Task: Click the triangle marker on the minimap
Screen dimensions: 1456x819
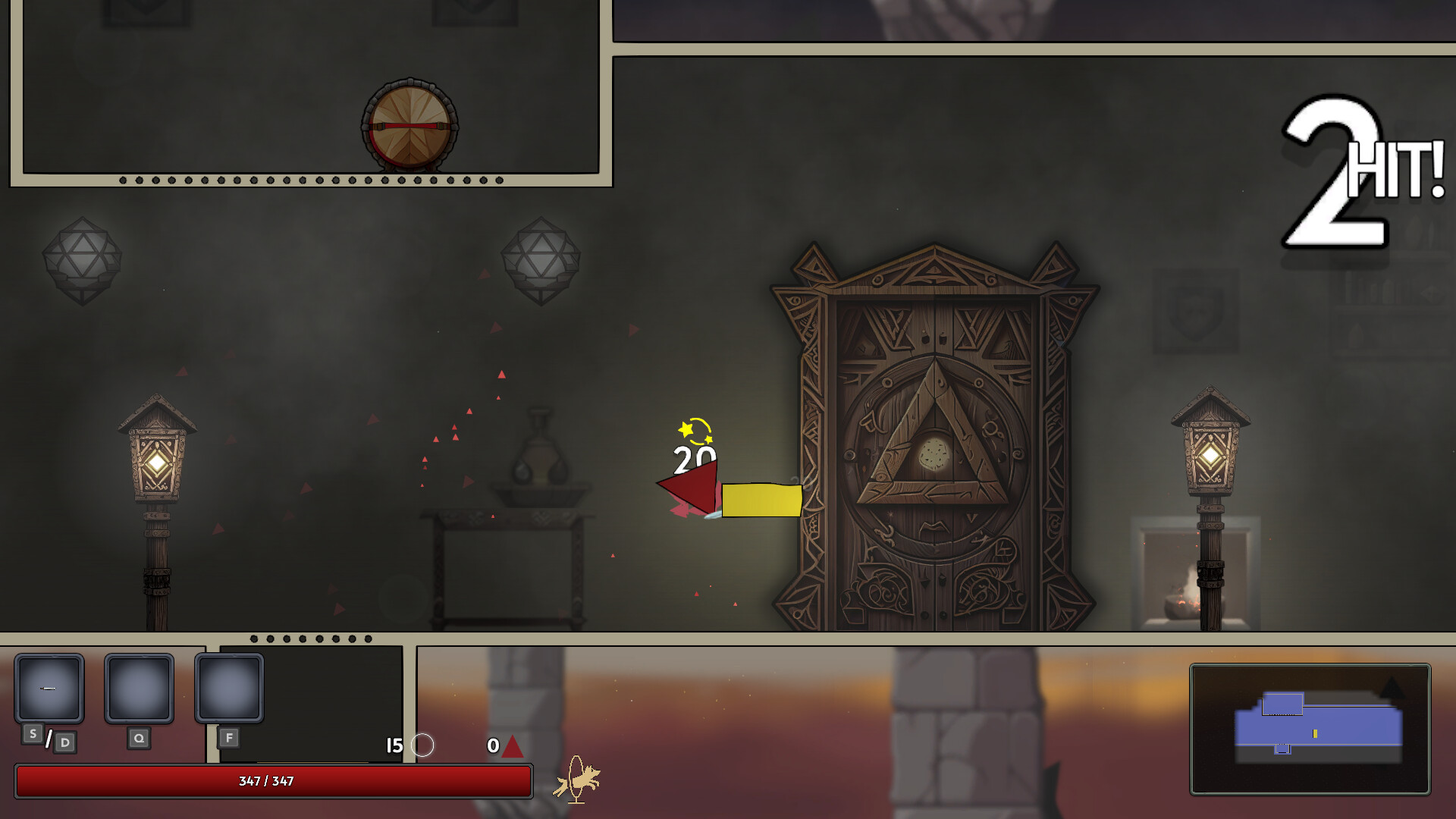Action: click(x=1392, y=688)
